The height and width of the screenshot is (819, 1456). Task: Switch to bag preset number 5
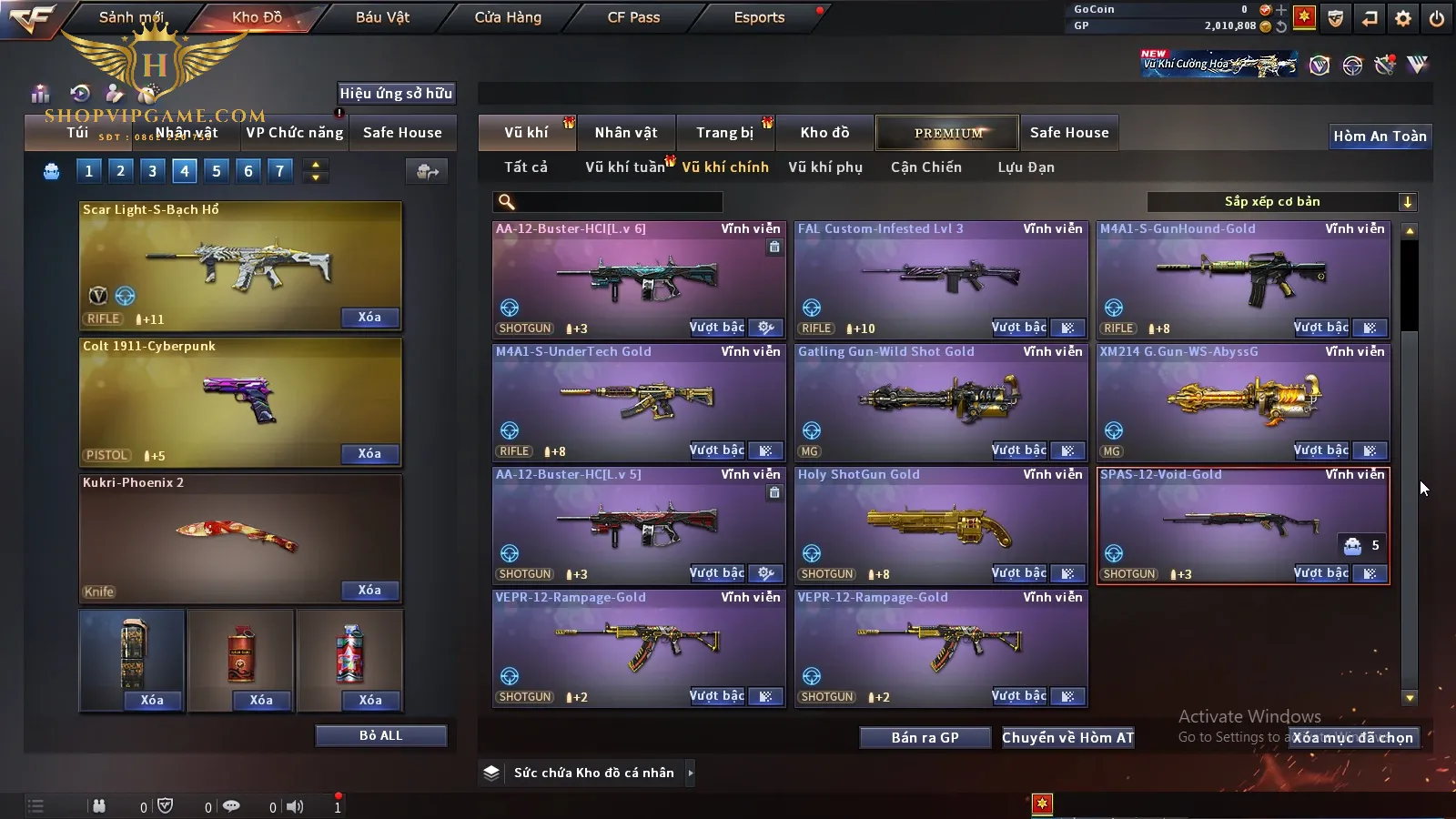point(216,170)
